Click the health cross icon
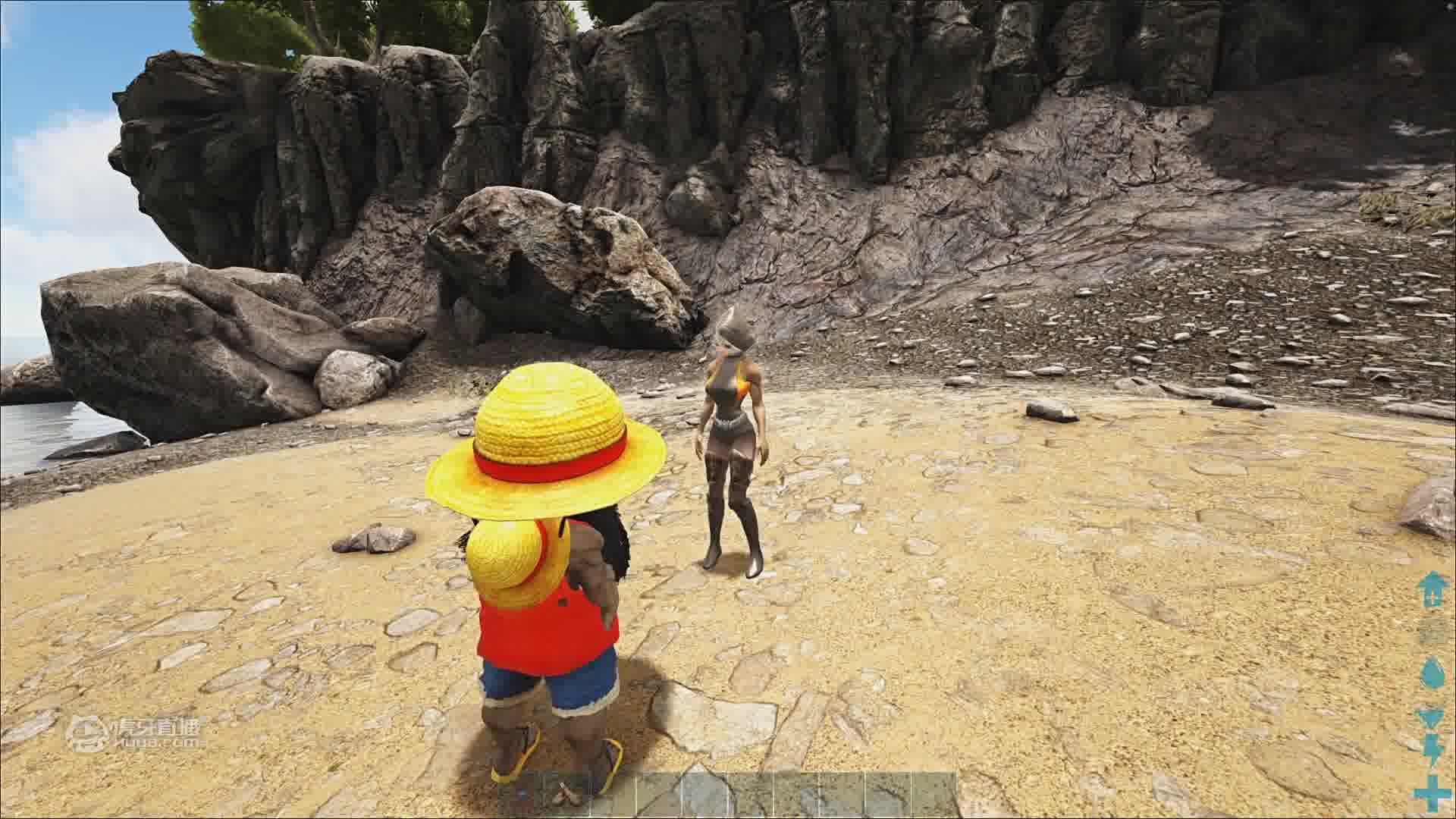This screenshot has height=819, width=1456. 1432,792
